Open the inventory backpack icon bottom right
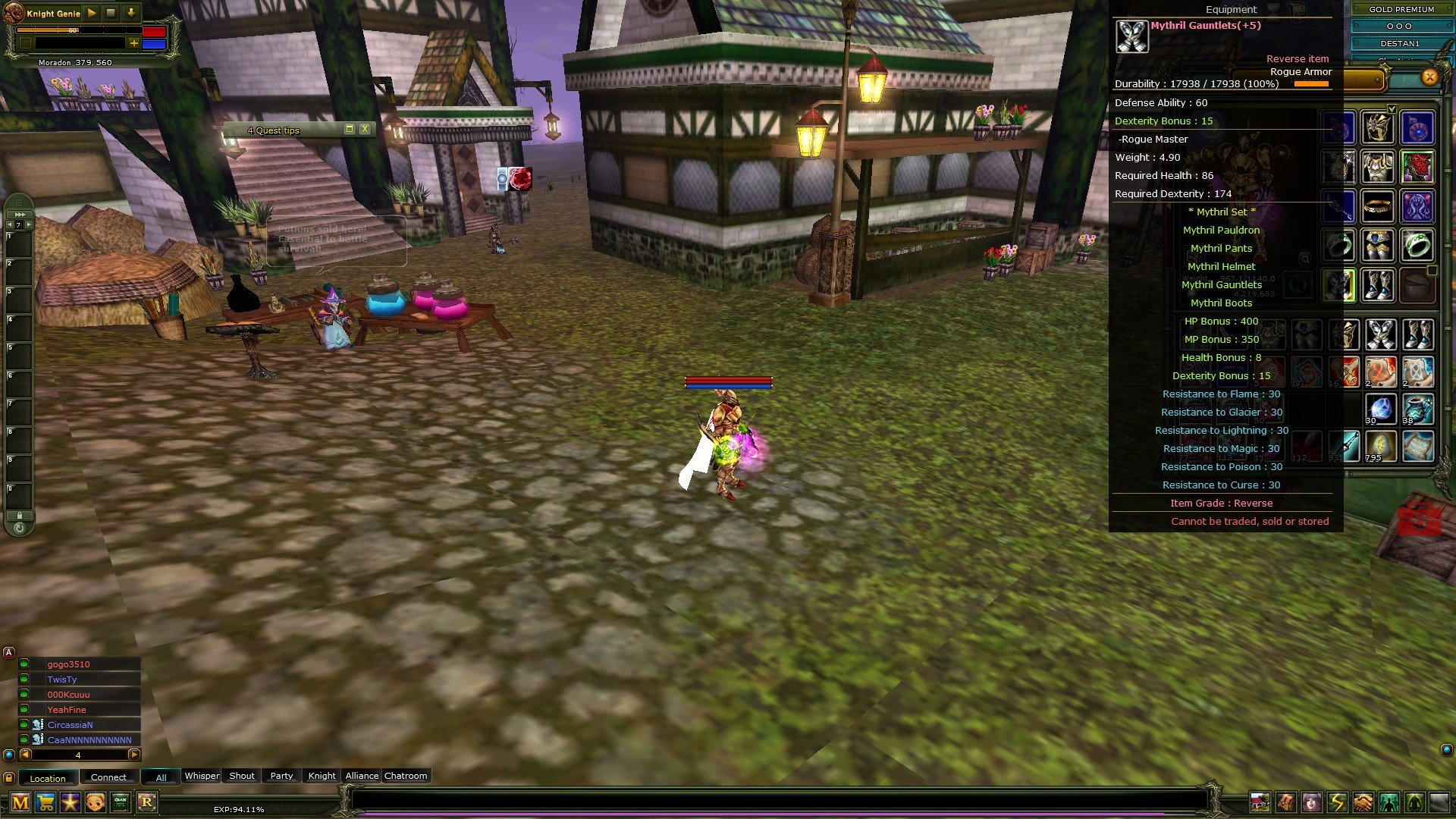Screen dimensions: 1456x819 pyautogui.click(x=1285, y=802)
